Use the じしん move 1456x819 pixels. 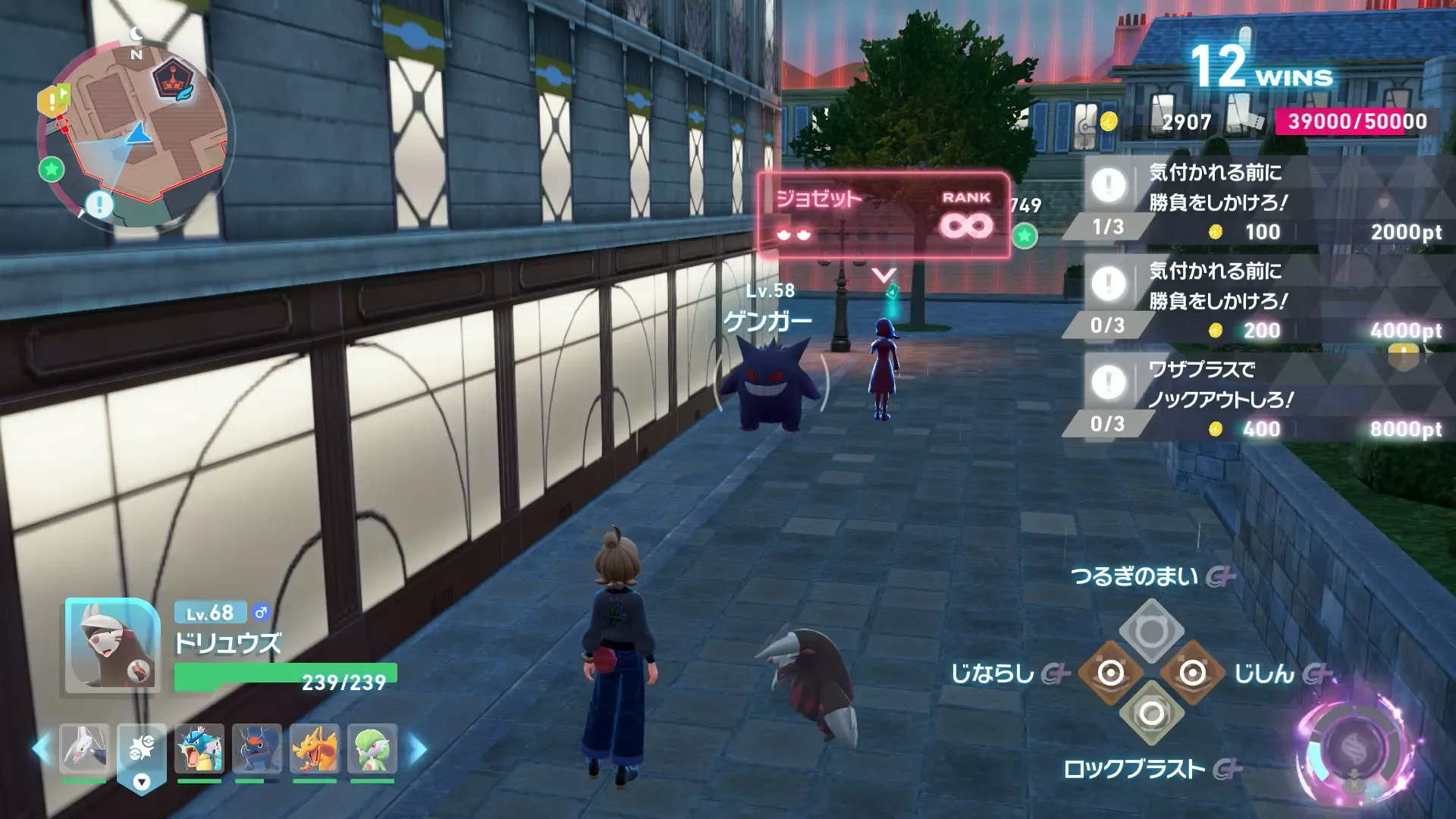(1192, 673)
